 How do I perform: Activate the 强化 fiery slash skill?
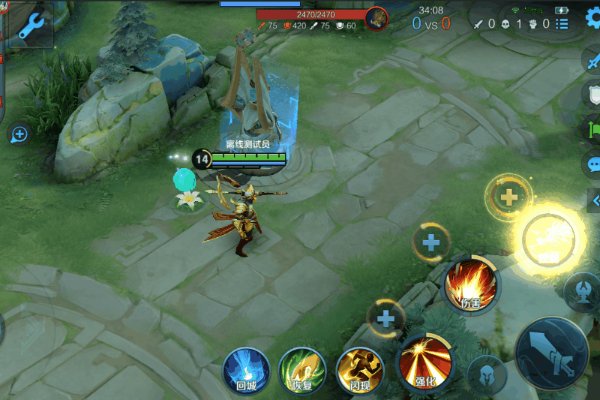(x=425, y=362)
